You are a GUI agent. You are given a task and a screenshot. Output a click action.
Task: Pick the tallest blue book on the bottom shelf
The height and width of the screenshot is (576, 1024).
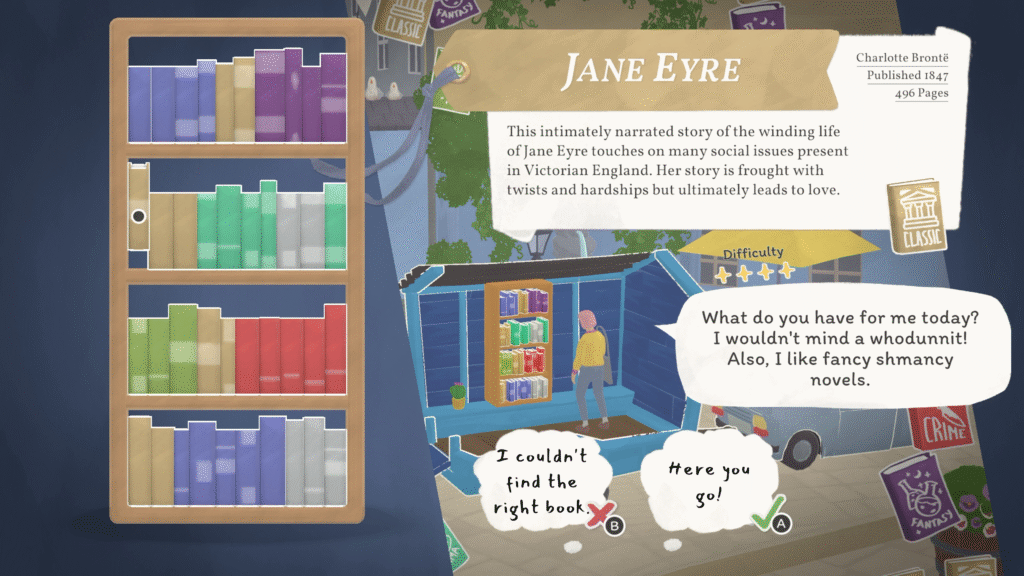click(272, 461)
